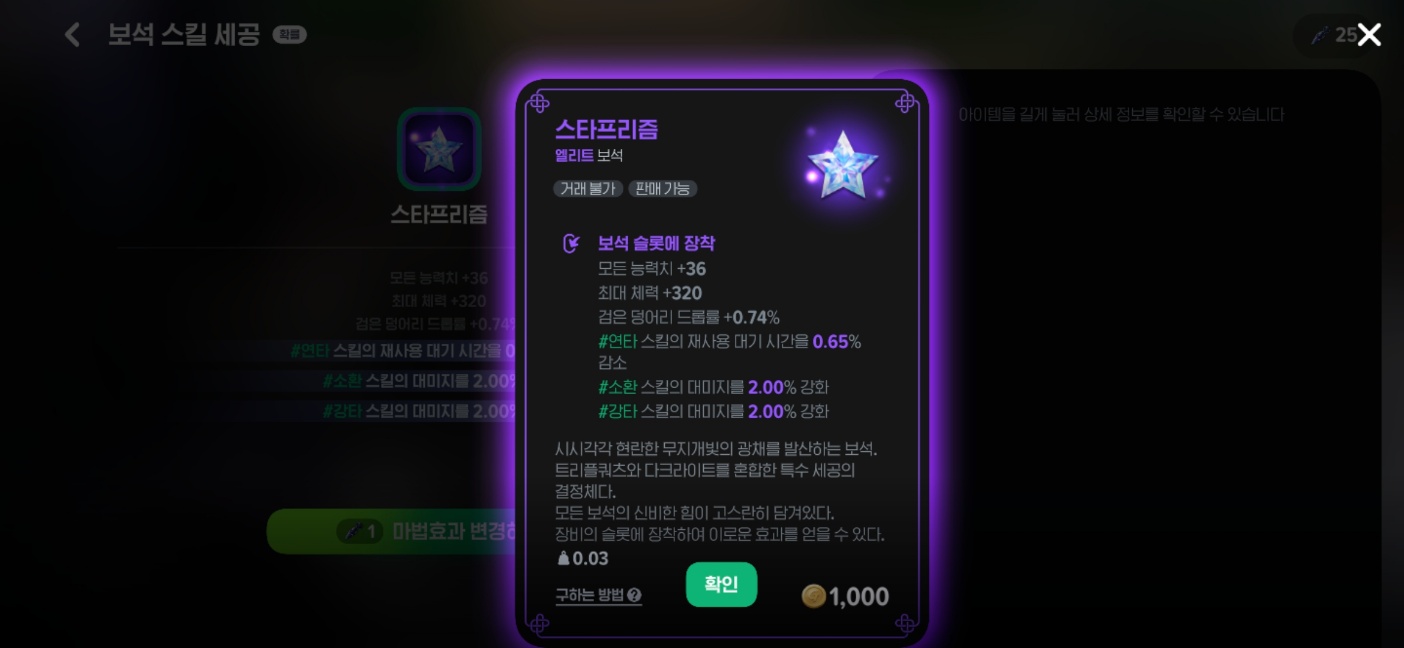This screenshot has height=648, width=1404.
Task: Go back using the left arrow
Action: 72,35
